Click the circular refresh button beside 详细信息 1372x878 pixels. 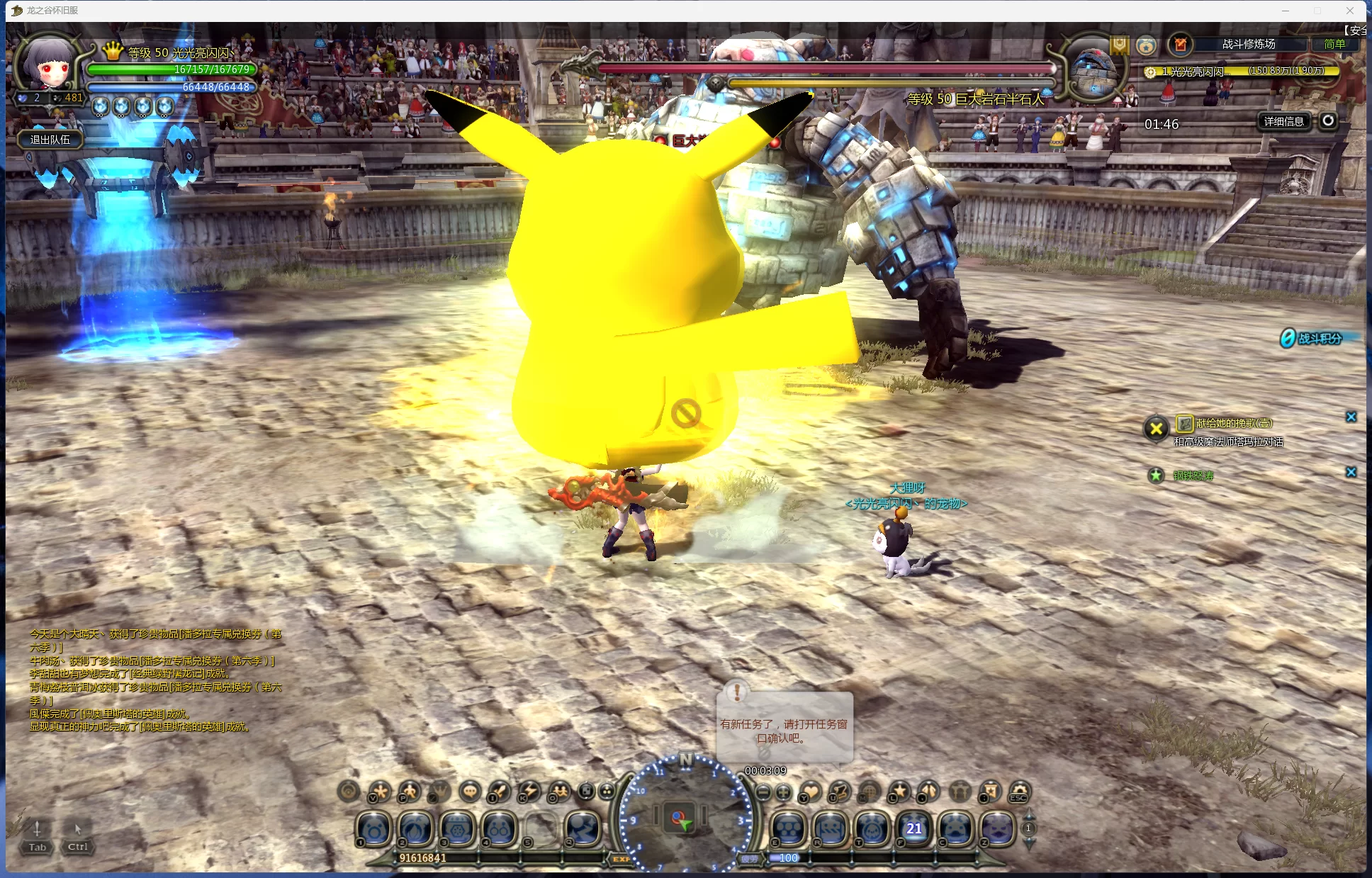coord(1328,120)
